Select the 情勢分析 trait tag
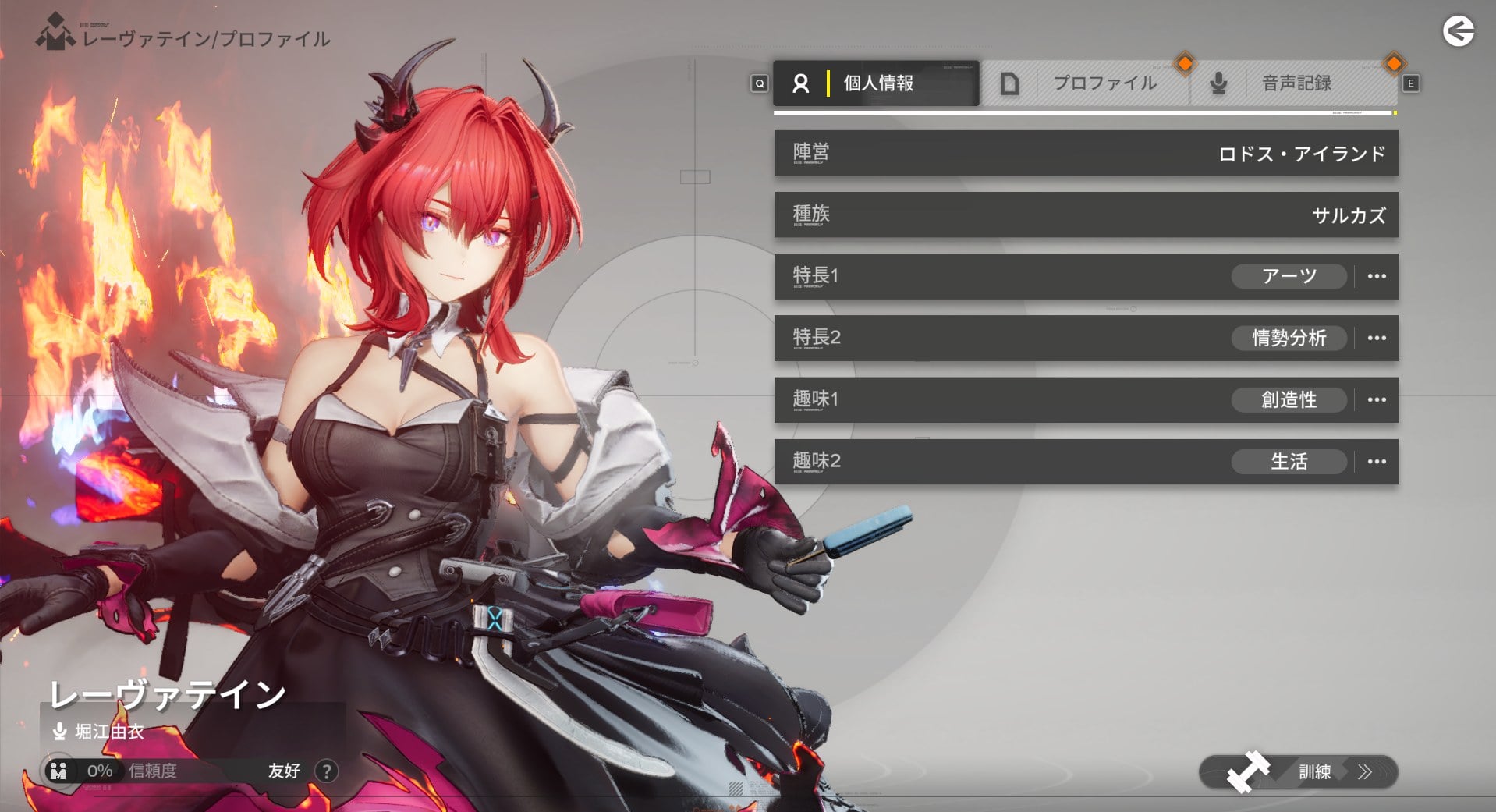This screenshot has width=1496, height=812. tap(1289, 338)
